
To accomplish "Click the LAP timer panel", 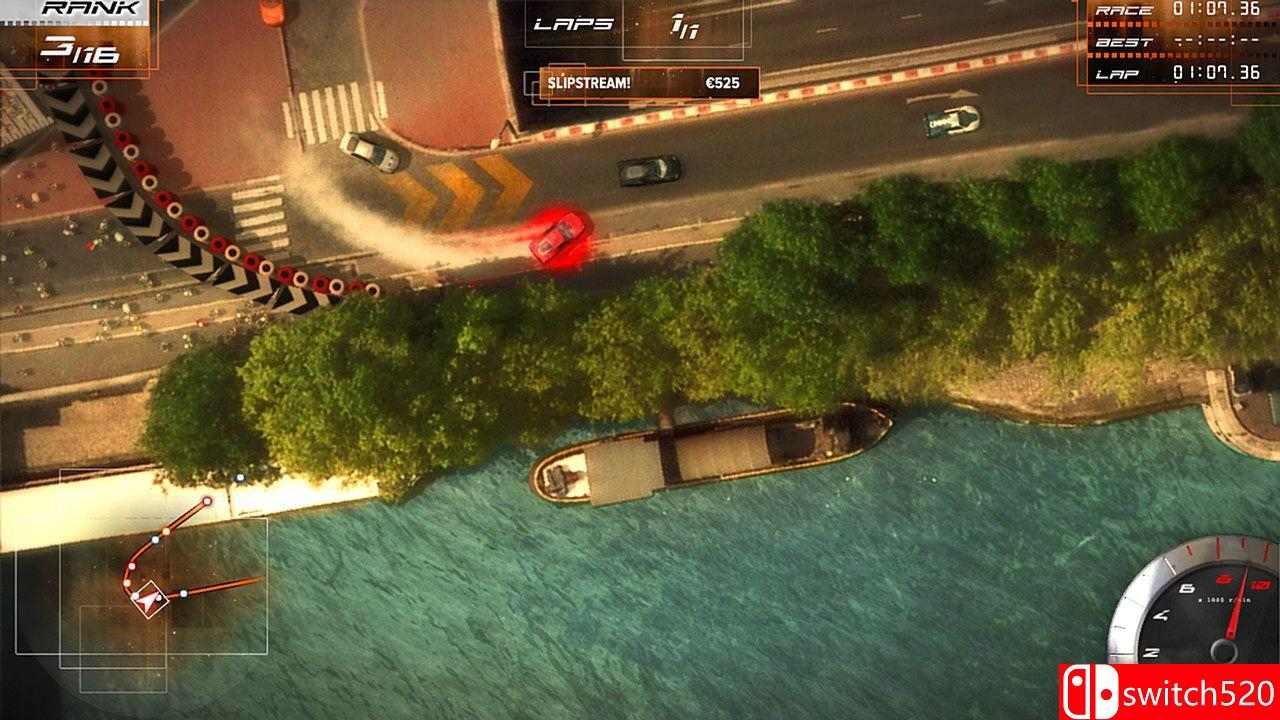I will [1180, 74].
